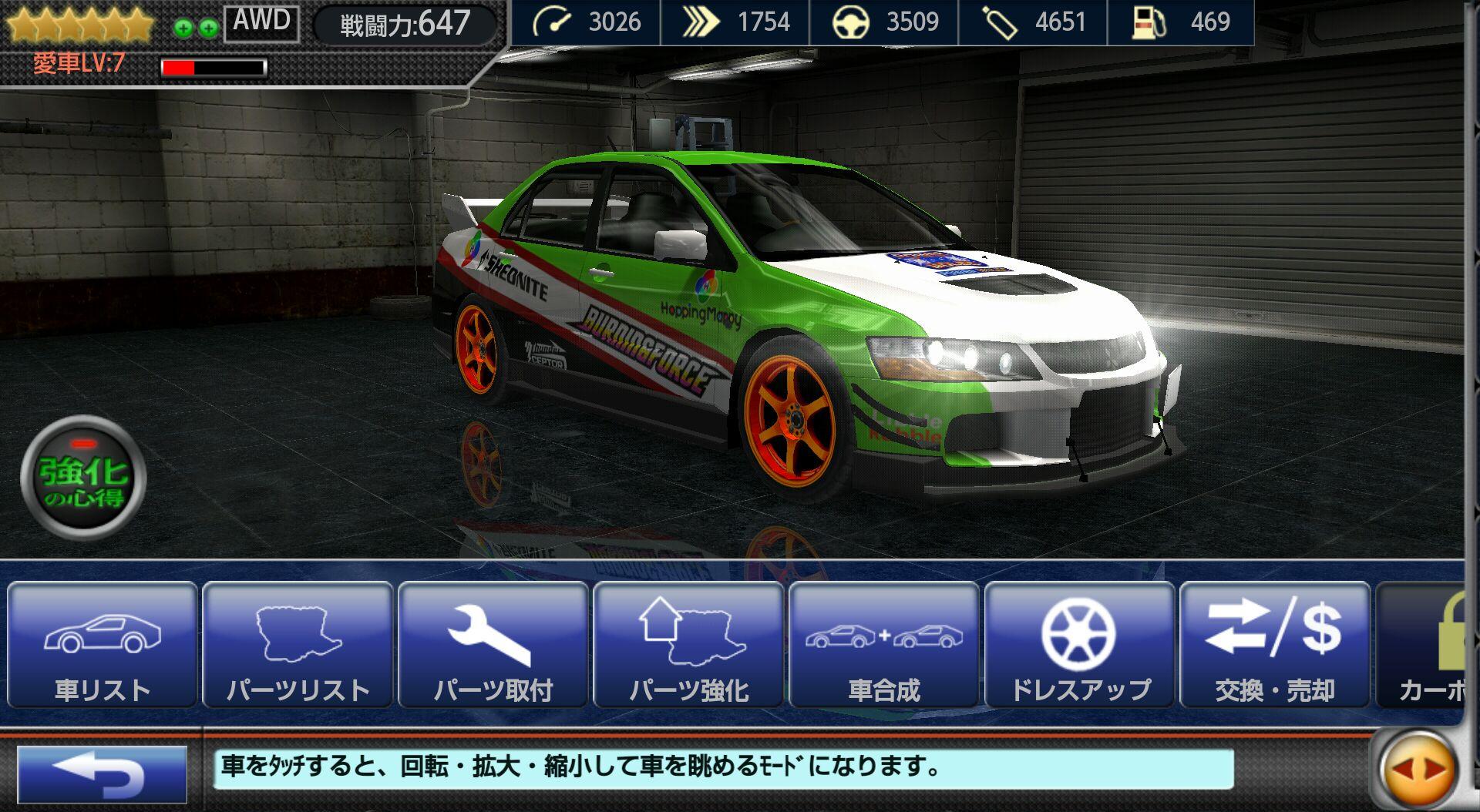Open the パーツリスト parts list

(298, 646)
